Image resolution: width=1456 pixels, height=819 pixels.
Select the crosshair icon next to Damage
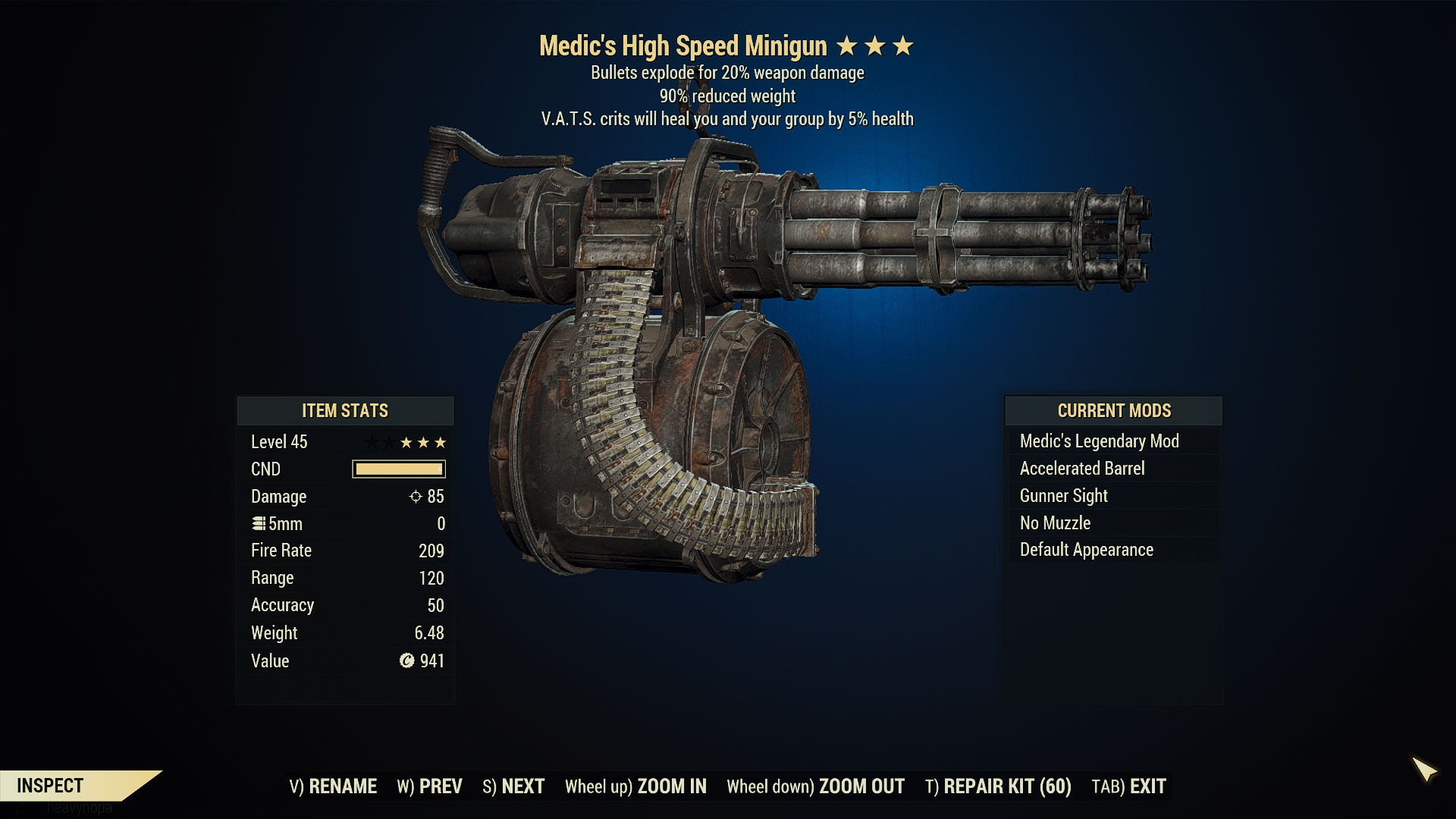point(414,497)
